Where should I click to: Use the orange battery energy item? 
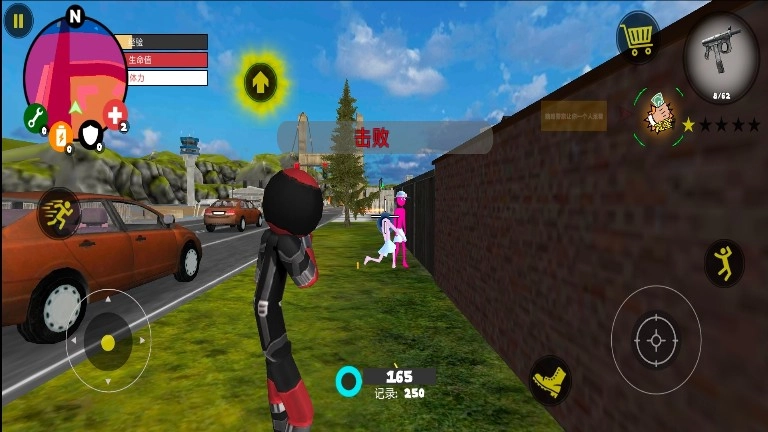[x=60, y=134]
